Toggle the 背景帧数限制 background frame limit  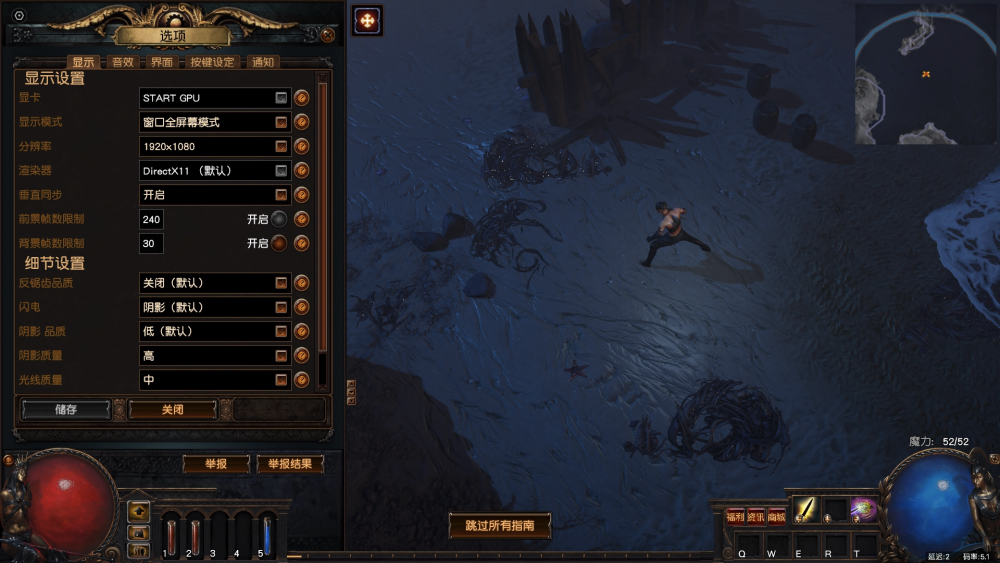279,243
